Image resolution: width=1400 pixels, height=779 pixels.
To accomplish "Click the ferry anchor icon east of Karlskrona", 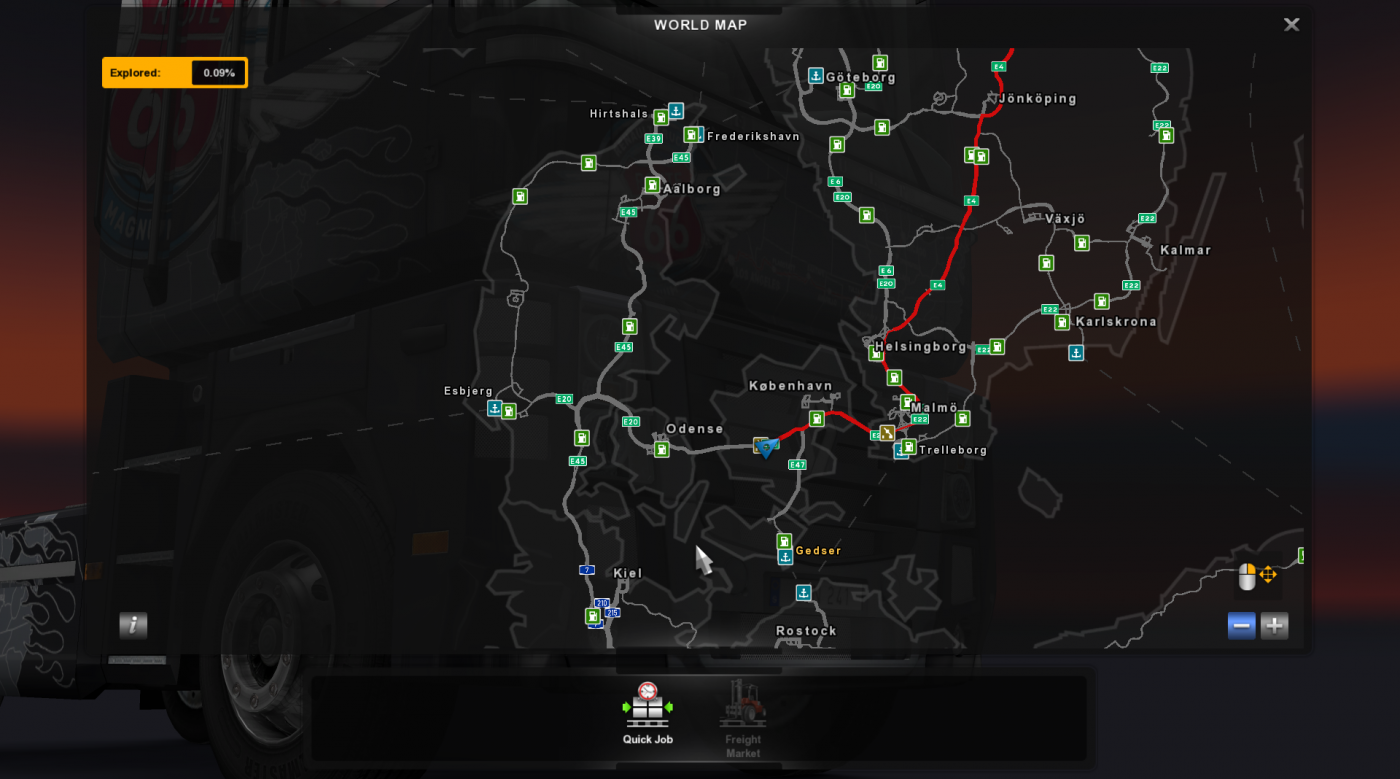I will pos(1077,352).
